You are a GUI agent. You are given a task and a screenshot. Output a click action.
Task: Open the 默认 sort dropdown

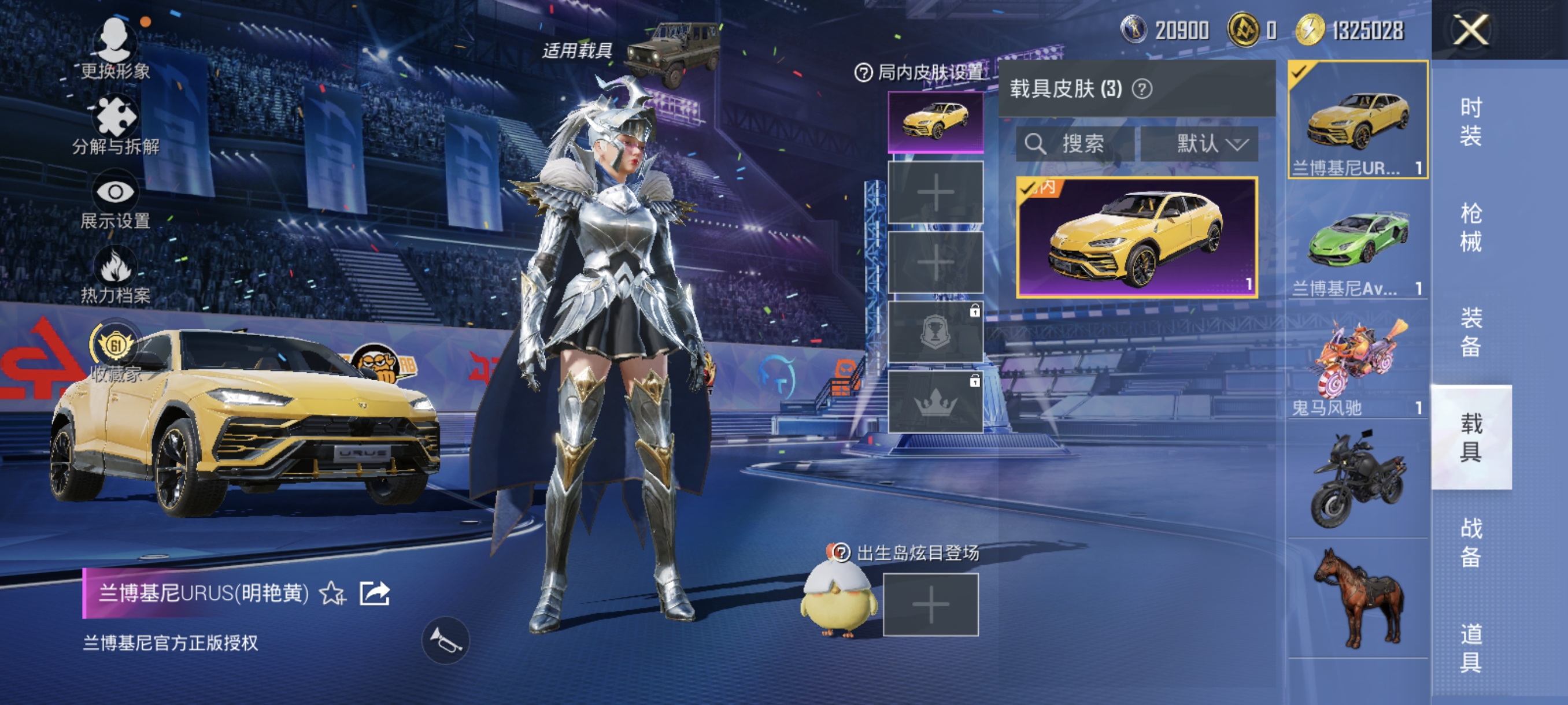tap(1199, 144)
